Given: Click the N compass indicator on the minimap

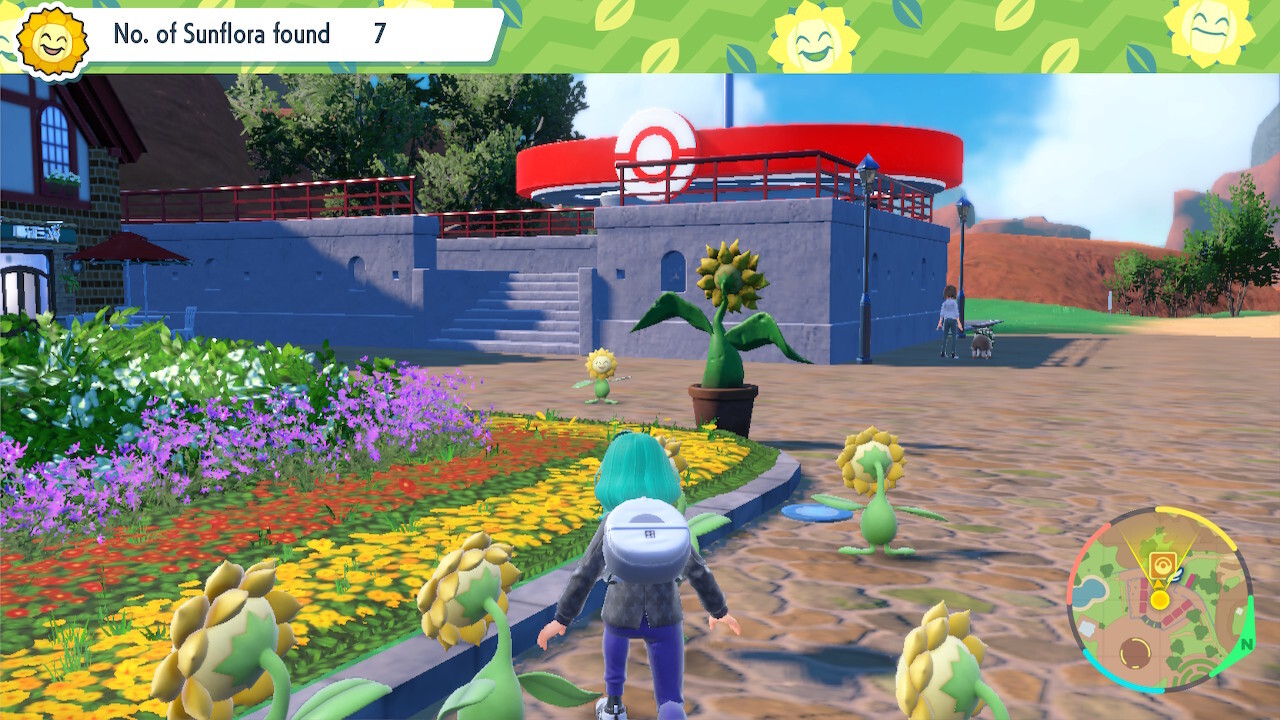Looking at the screenshot, I should pyautogui.click(x=1246, y=645).
